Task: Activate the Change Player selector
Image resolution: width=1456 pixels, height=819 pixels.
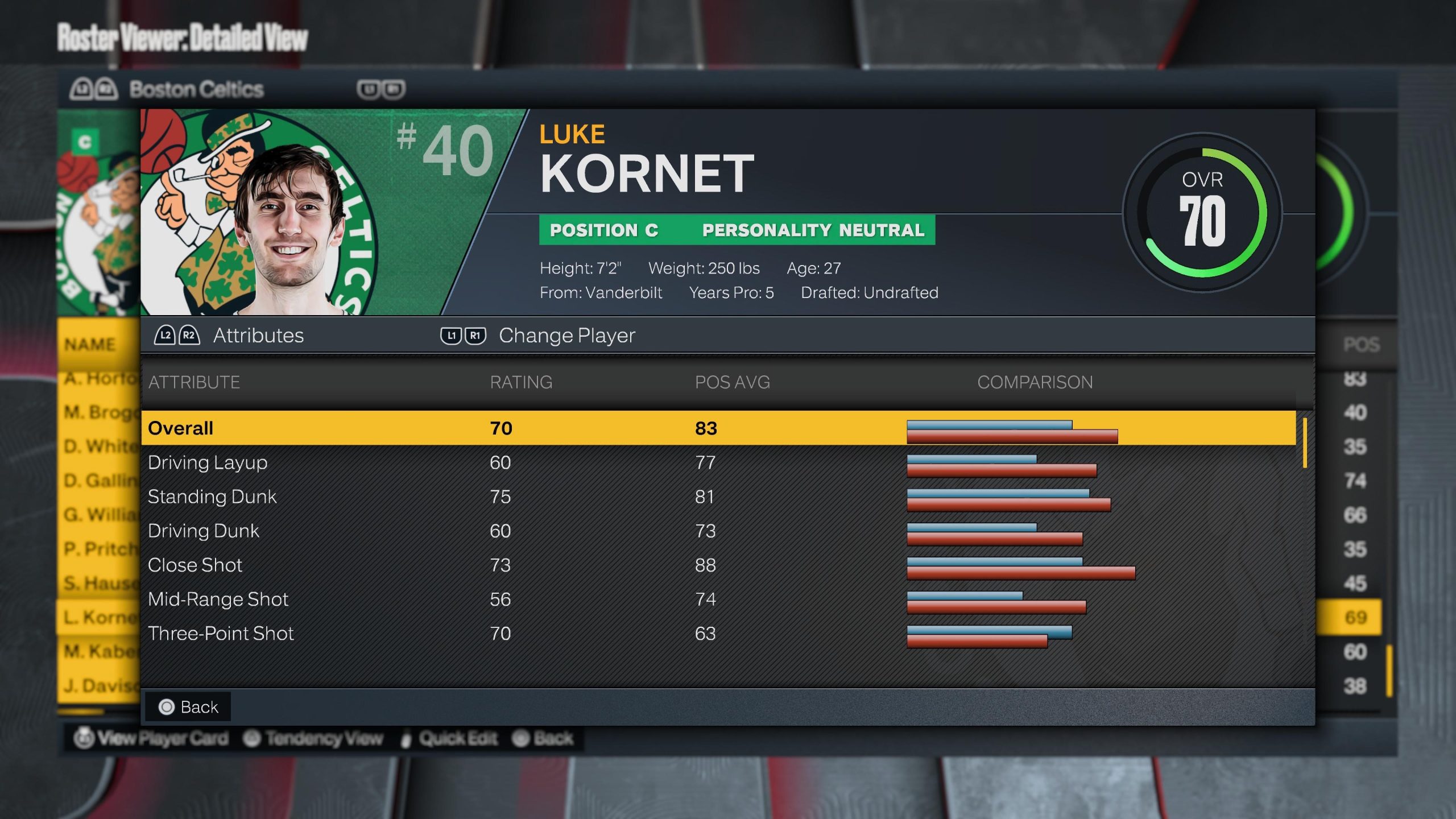Action: coord(537,336)
